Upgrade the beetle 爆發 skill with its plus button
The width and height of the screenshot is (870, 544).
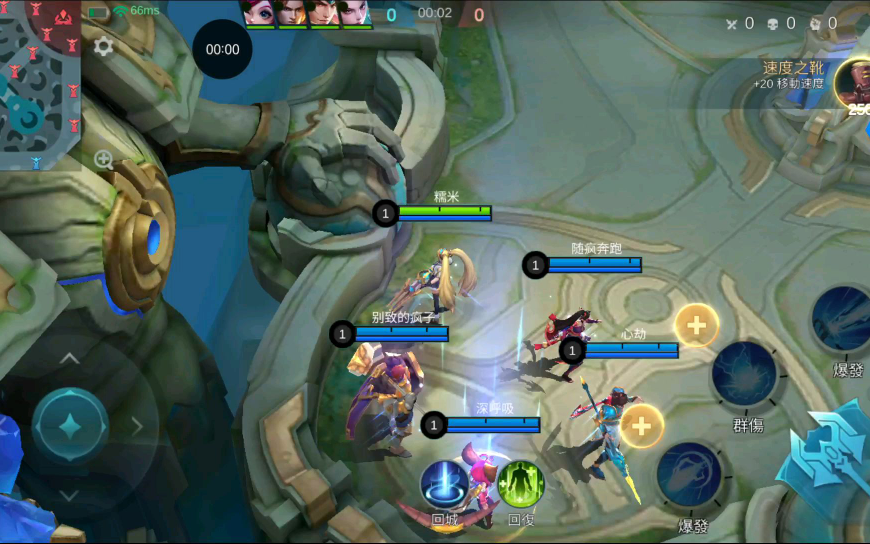(642, 426)
